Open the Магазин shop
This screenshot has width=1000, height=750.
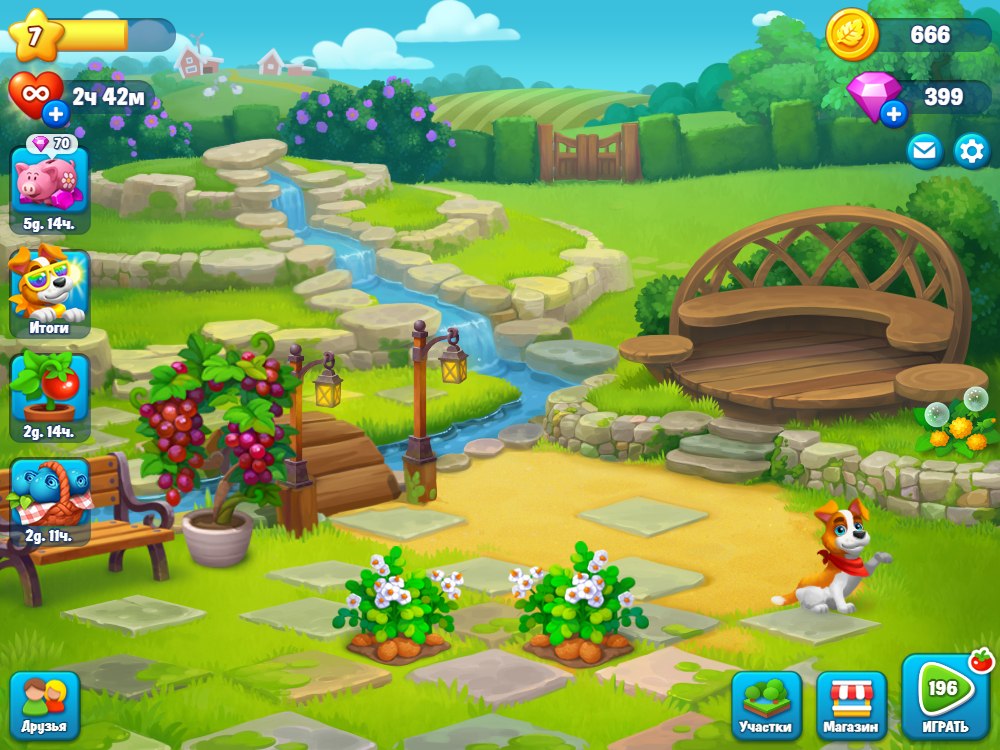pyautogui.click(x=851, y=705)
